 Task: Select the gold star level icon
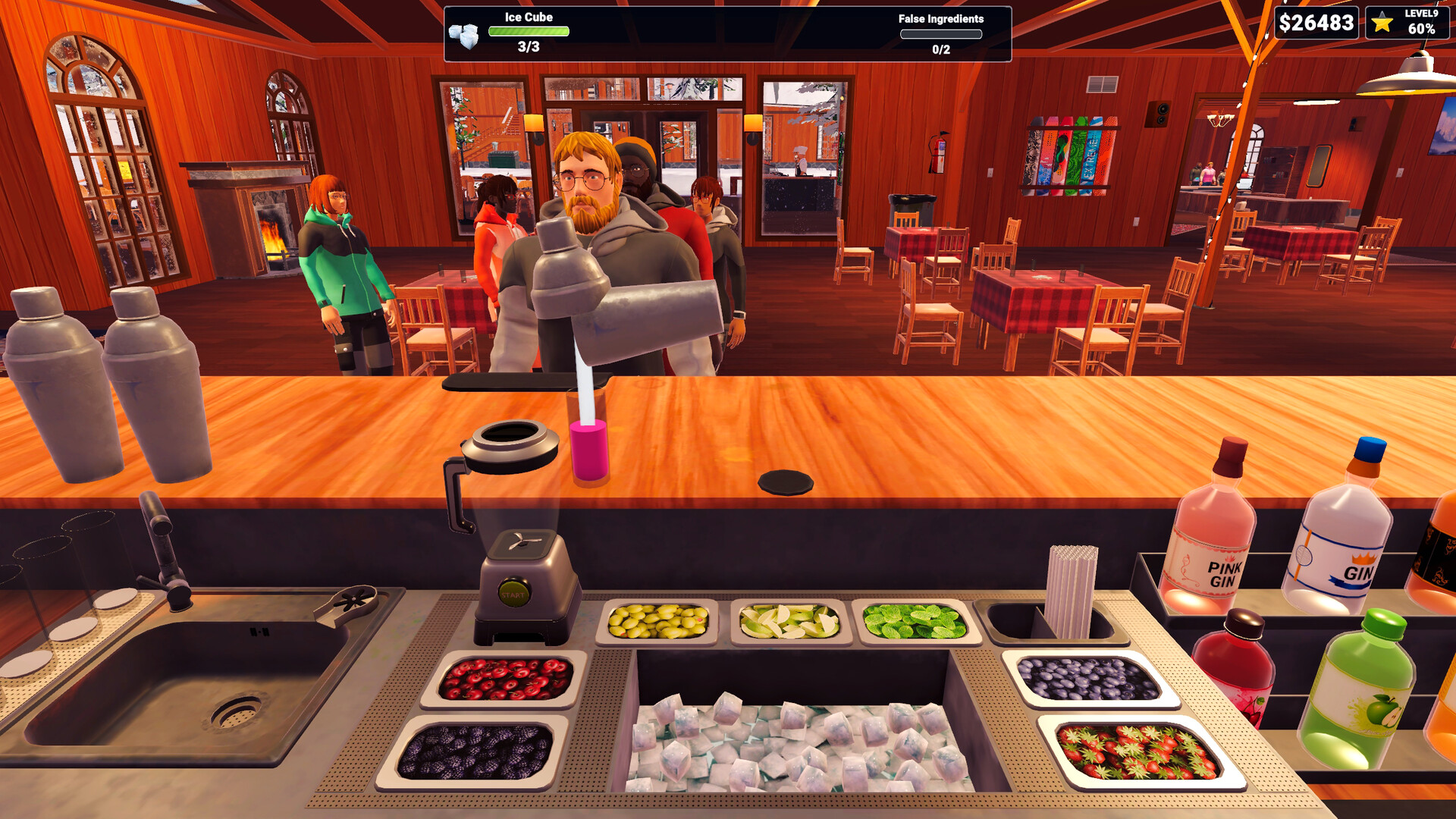[1382, 23]
